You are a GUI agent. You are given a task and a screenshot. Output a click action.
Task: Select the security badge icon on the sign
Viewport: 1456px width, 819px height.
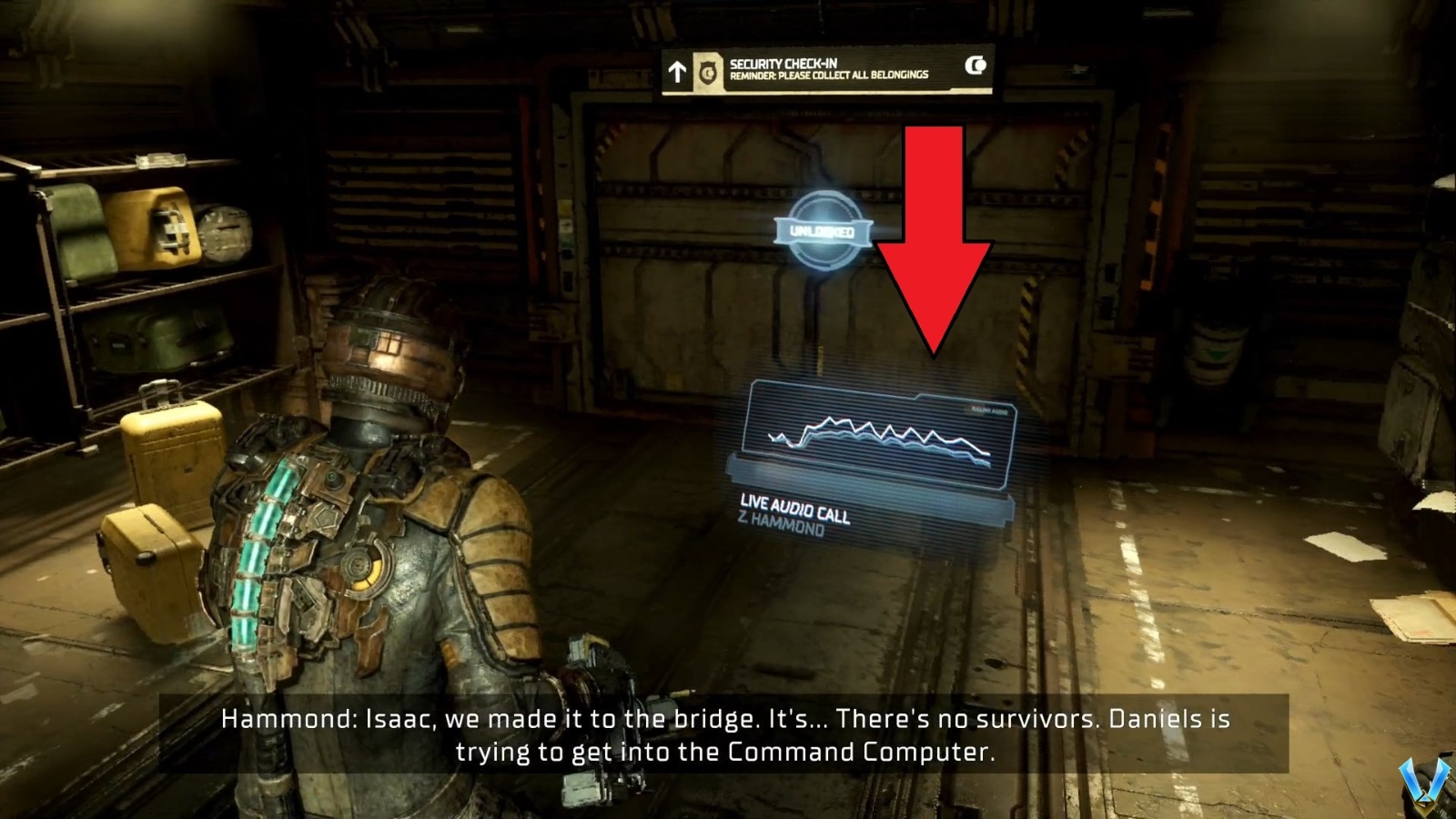click(707, 71)
